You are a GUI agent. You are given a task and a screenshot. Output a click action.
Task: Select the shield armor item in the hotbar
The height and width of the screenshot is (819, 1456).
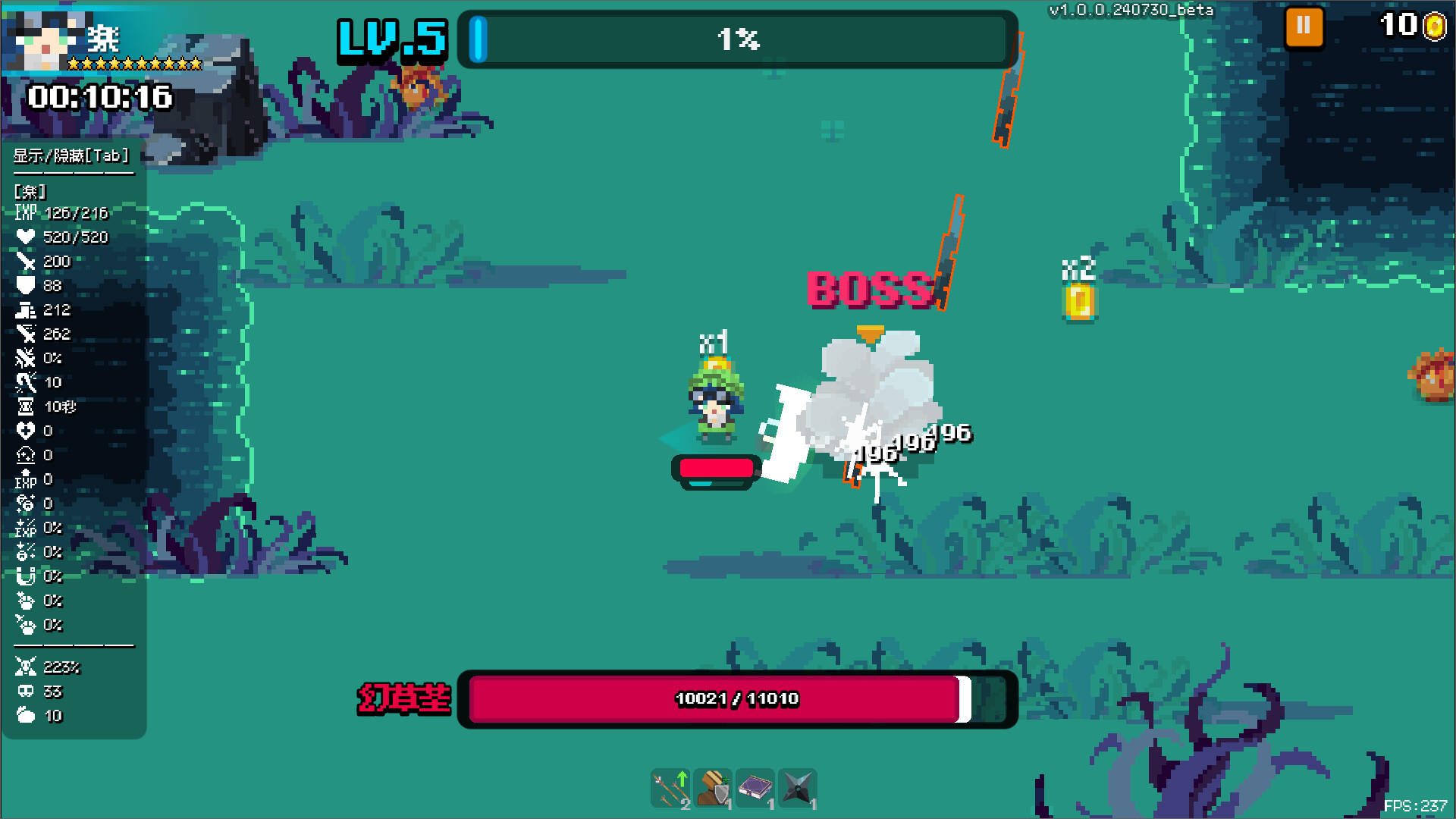(714, 789)
